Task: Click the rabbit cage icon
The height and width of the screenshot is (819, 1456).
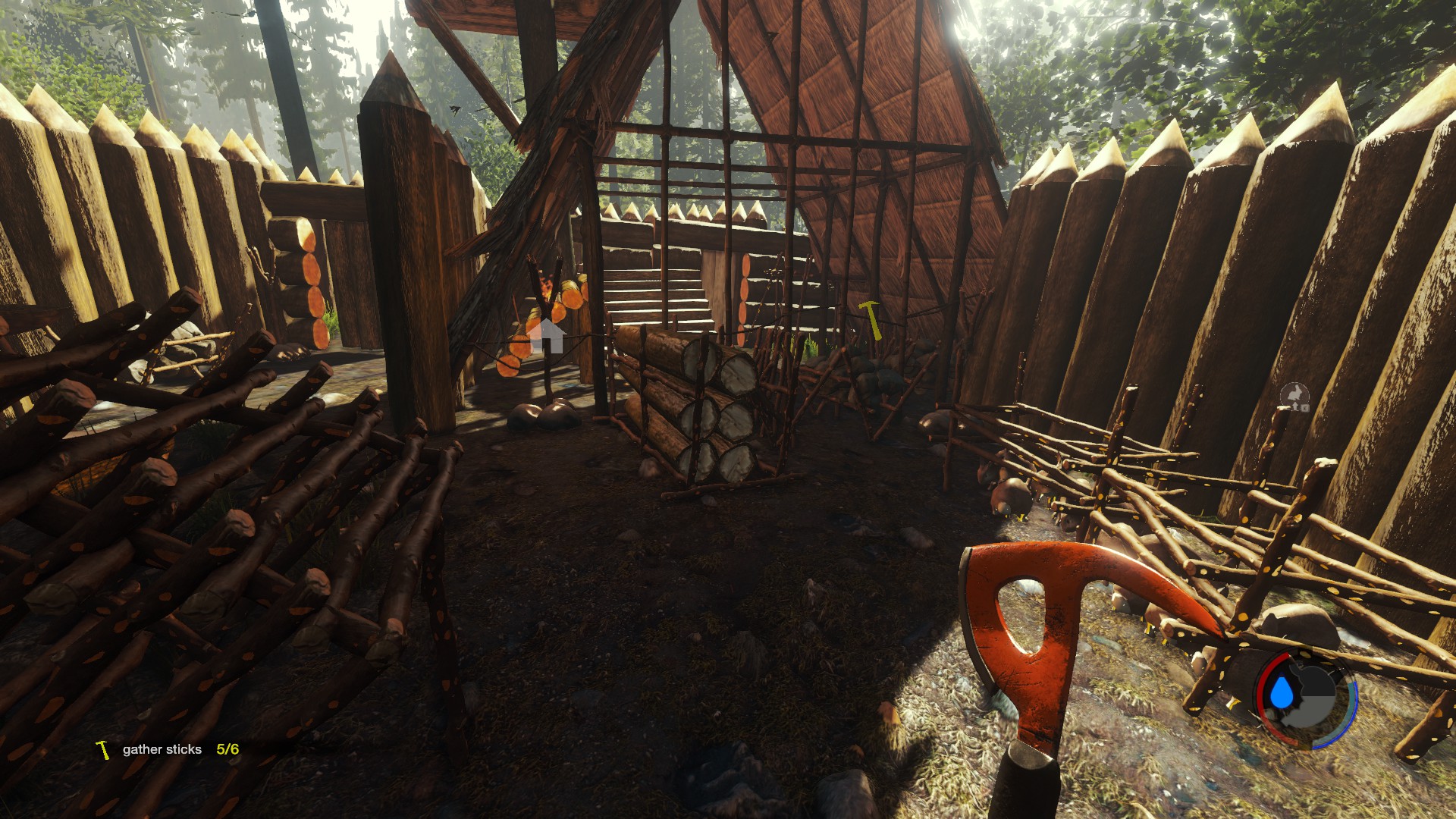Action: coord(1294,396)
